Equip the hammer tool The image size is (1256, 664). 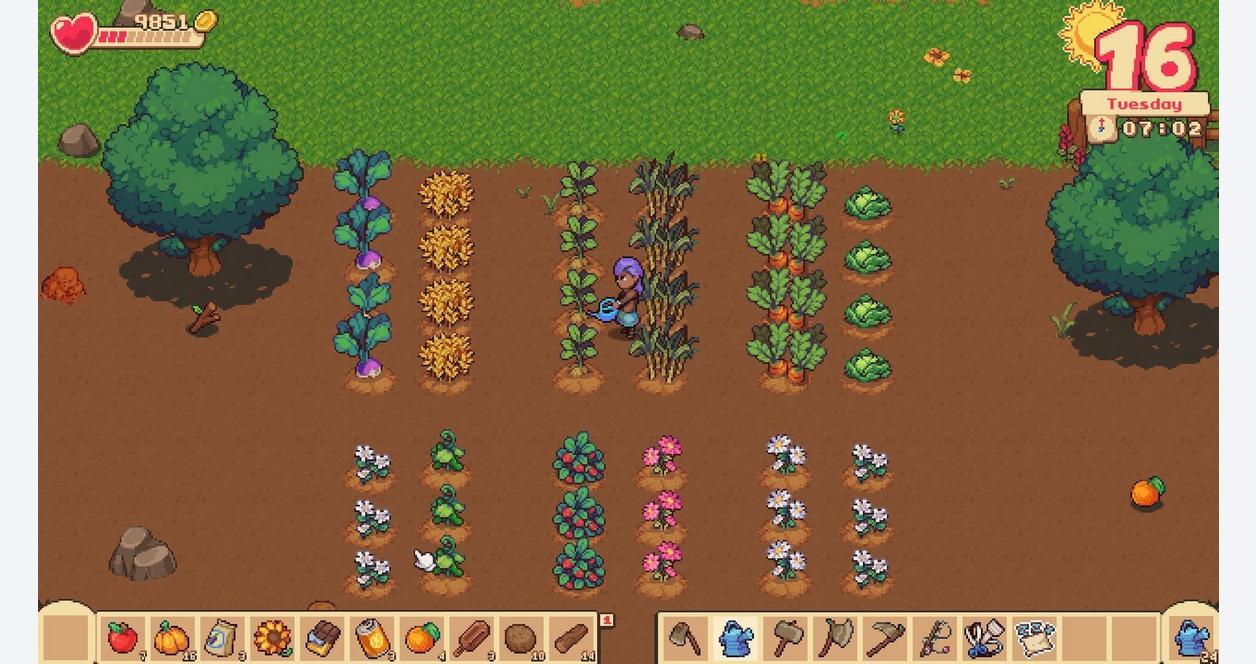tap(786, 638)
